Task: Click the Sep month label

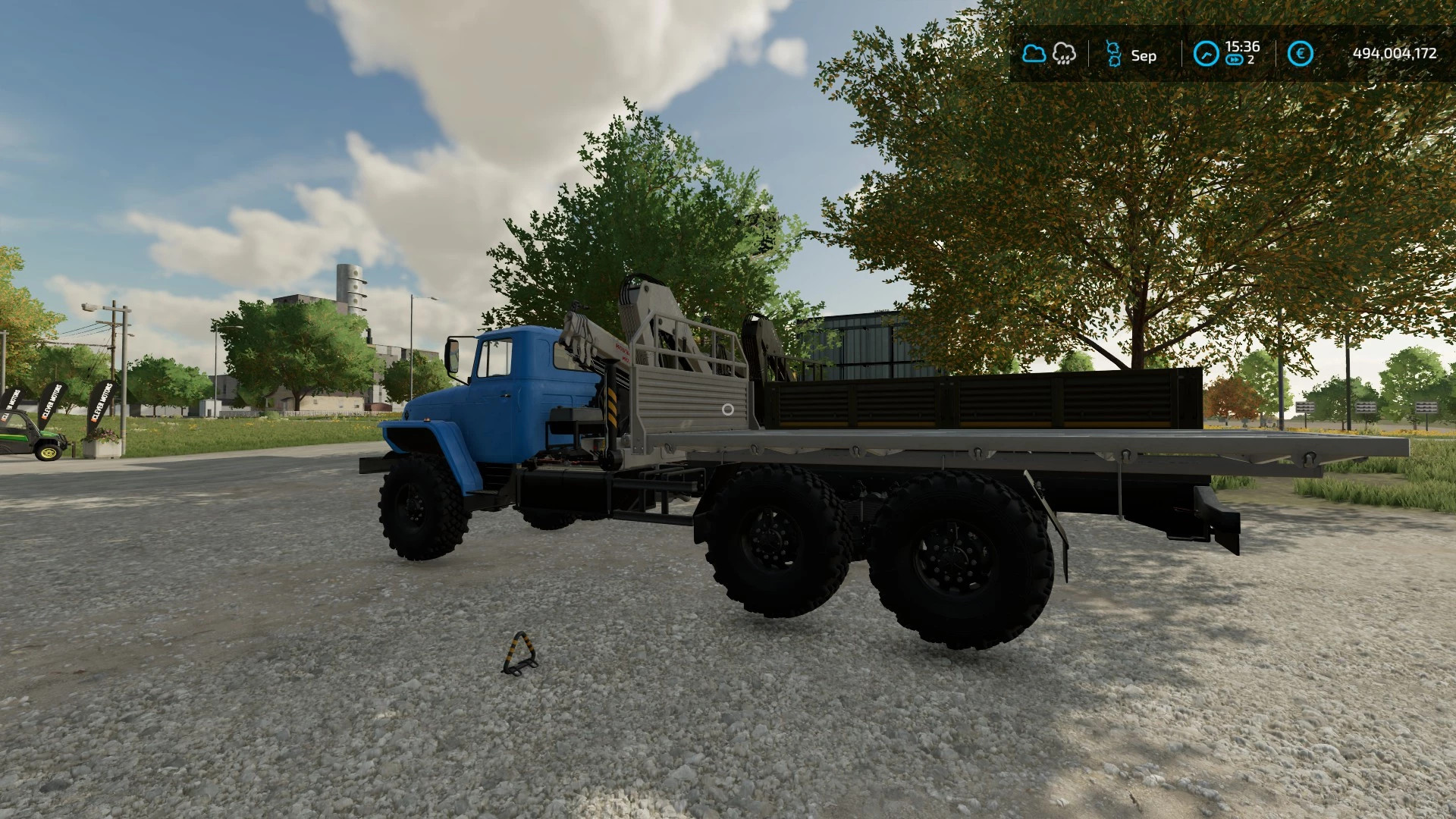Action: click(1143, 55)
